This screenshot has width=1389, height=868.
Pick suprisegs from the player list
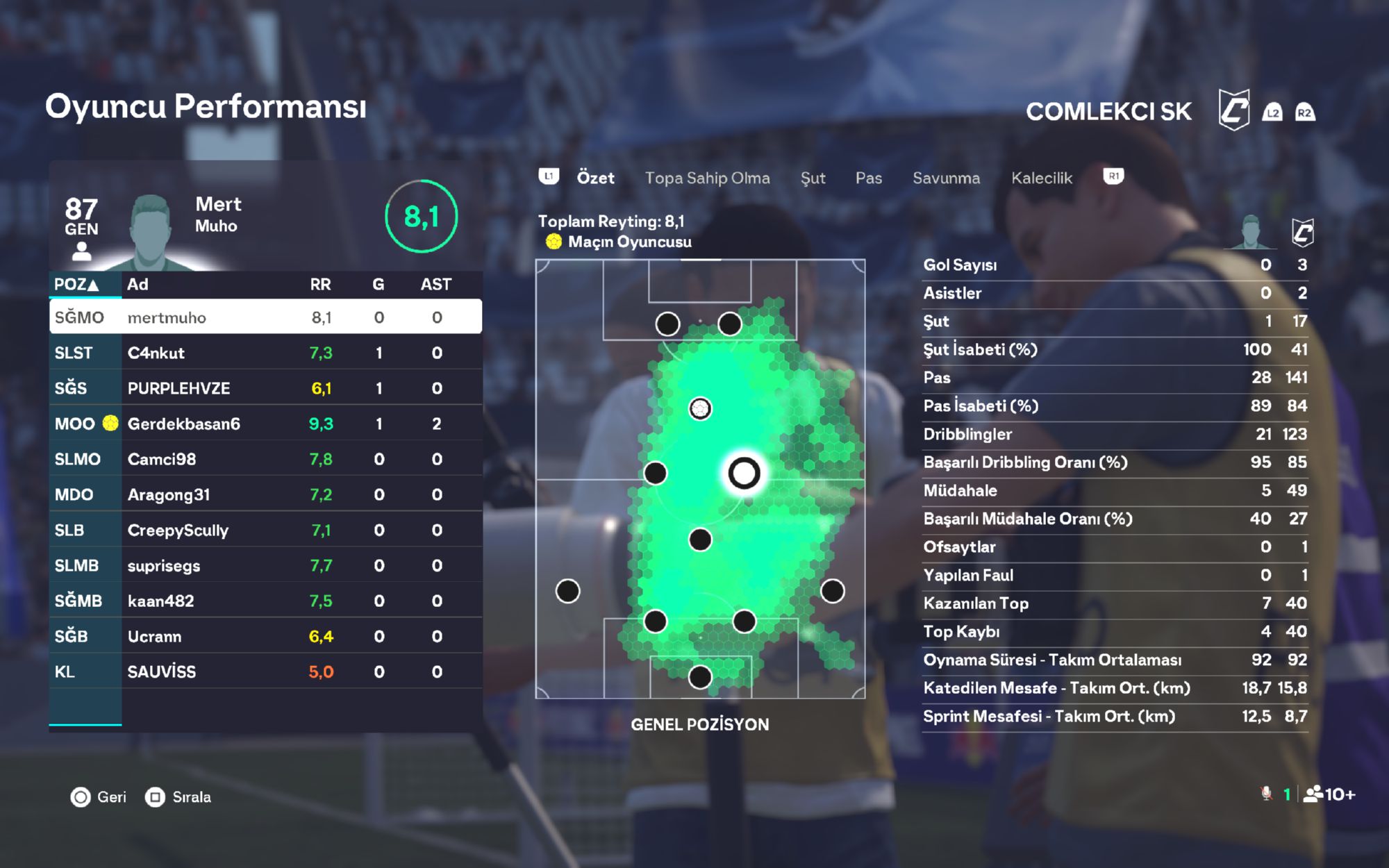[x=265, y=565]
